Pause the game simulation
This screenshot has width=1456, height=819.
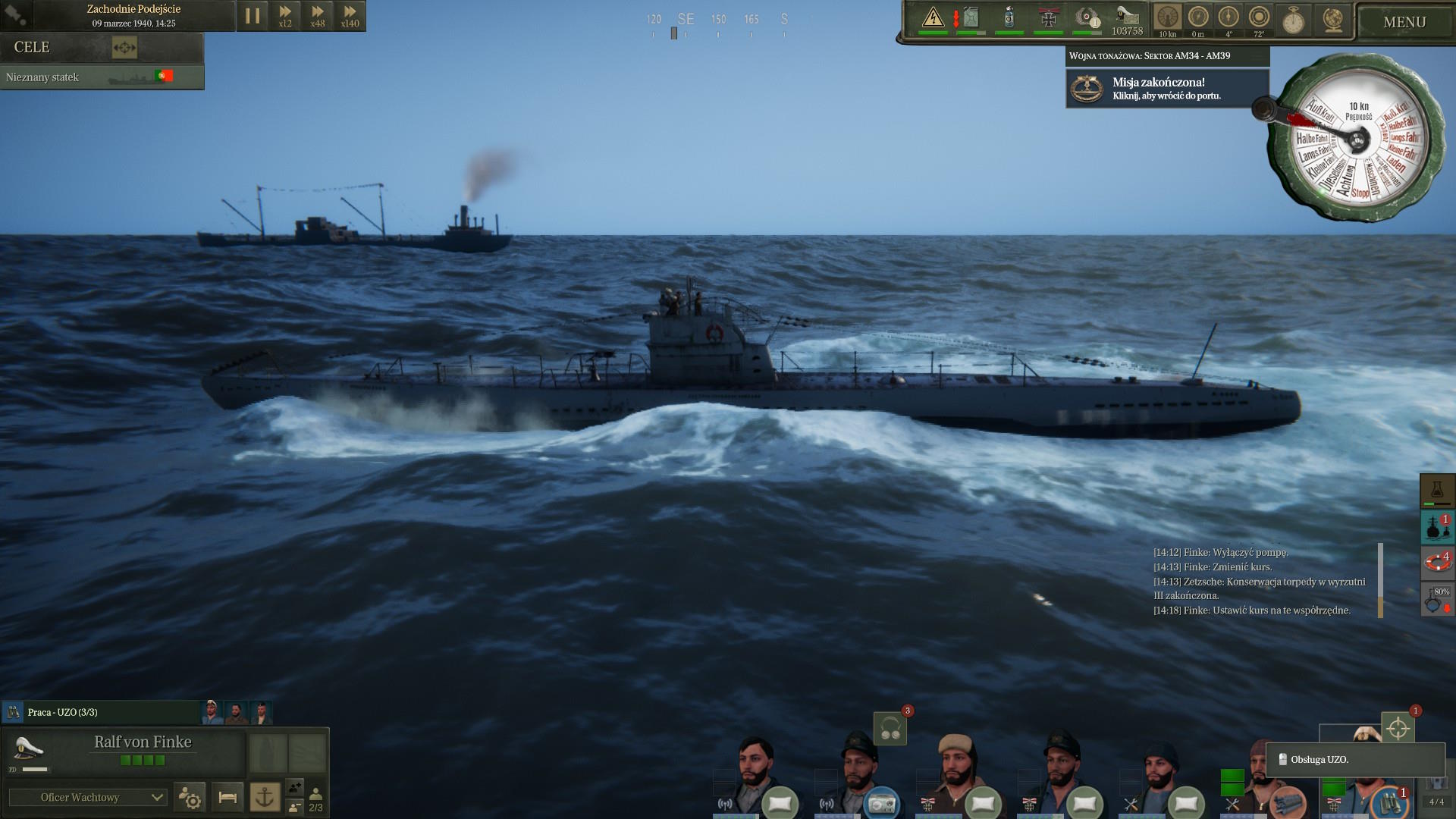[x=253, y=16]
